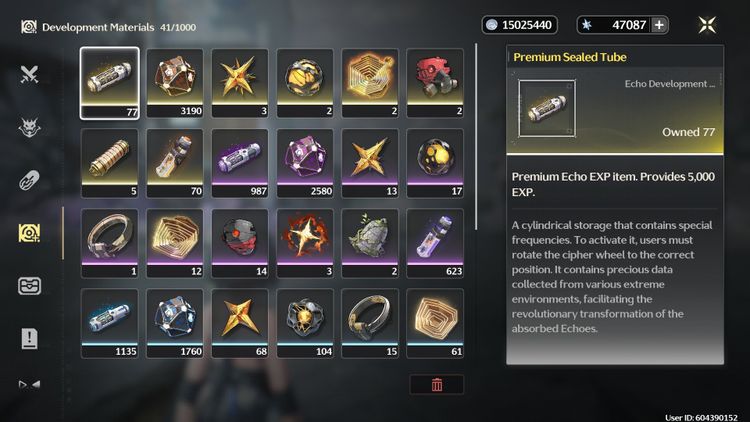Select the Premium Sealed Tube slot with 77
This screenshot has width=750, height=422.
point(110,83)
